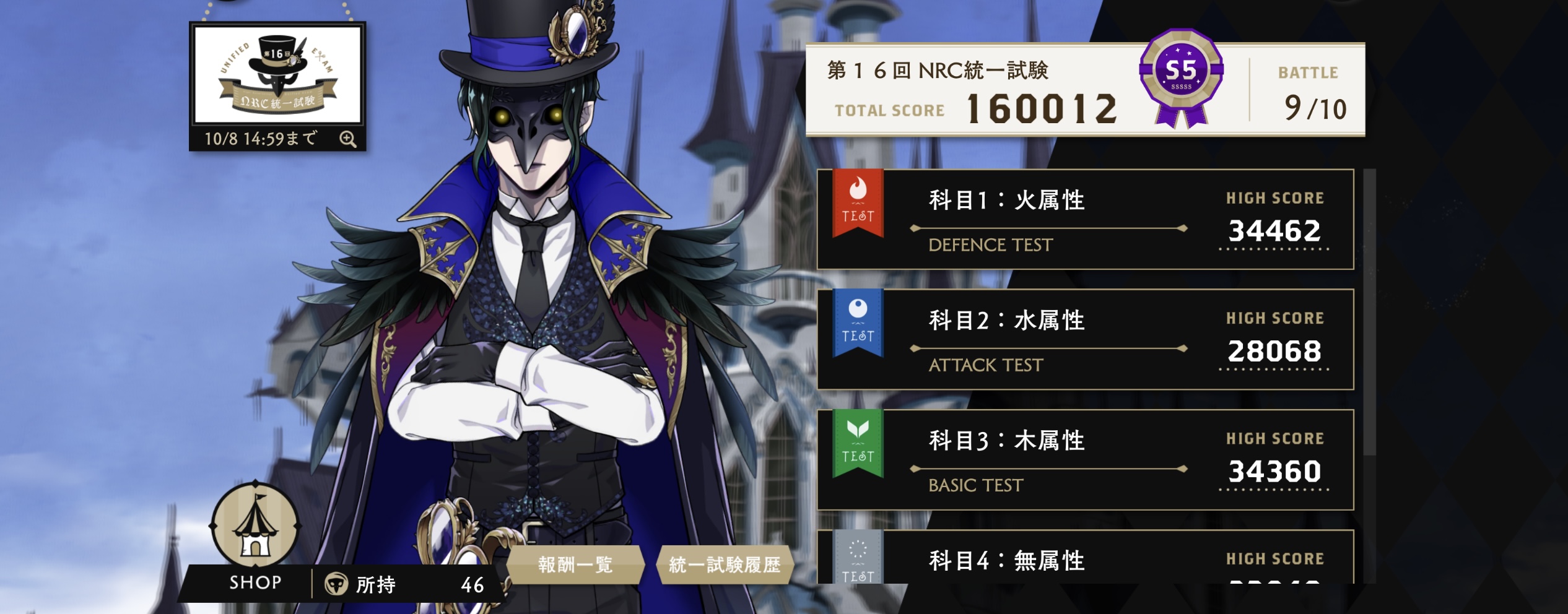Viewport: 1568px width, 614px height.
Task: Select 科目4 無属性 test row
Action: tap(1085, 559)
